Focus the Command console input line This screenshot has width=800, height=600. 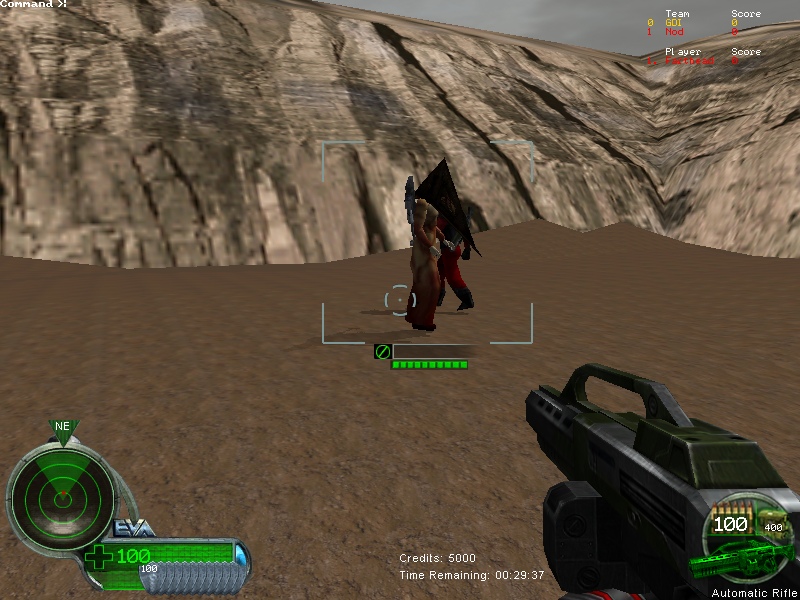coord(35,5)
